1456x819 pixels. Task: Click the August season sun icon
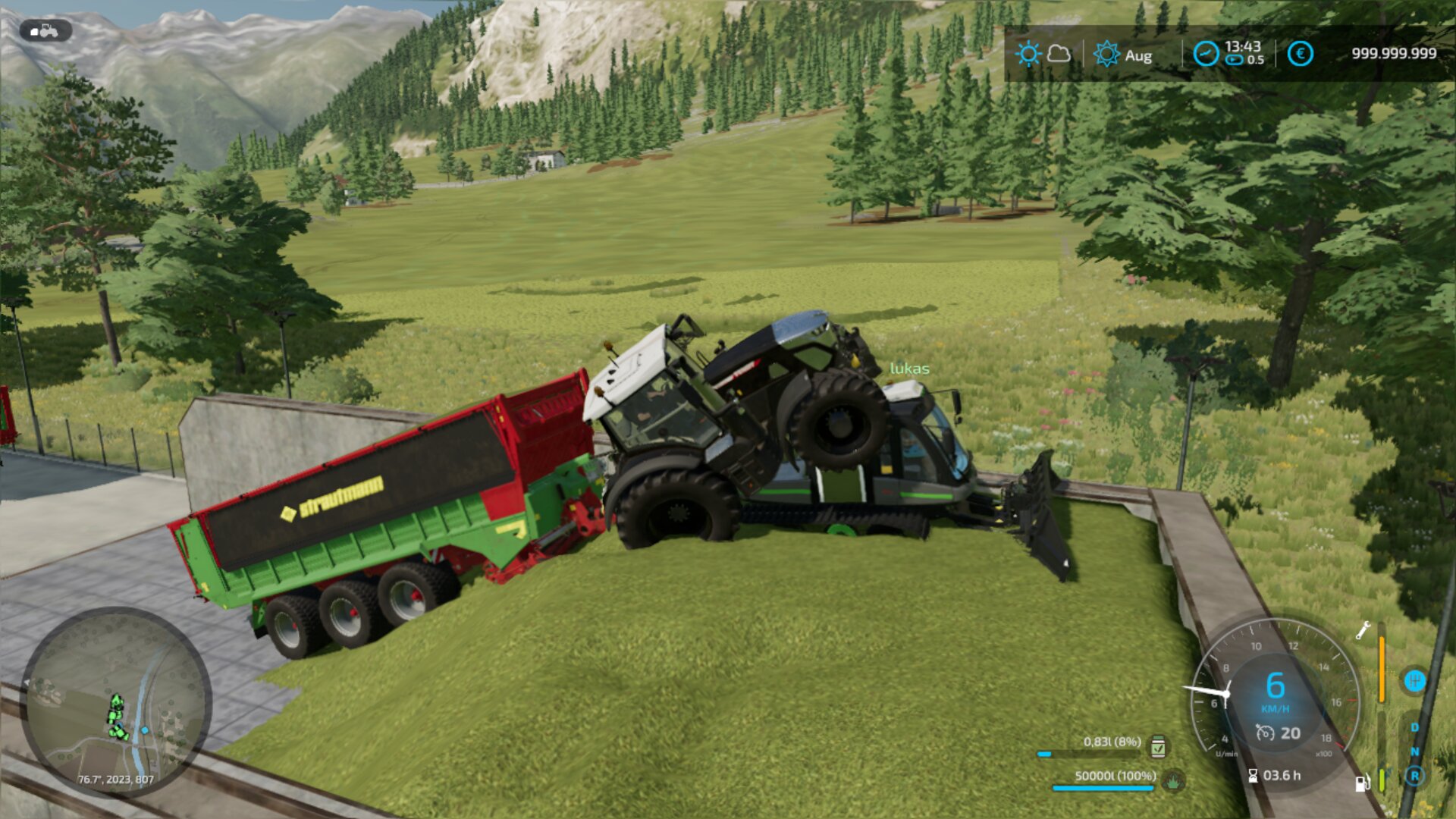1106,54
